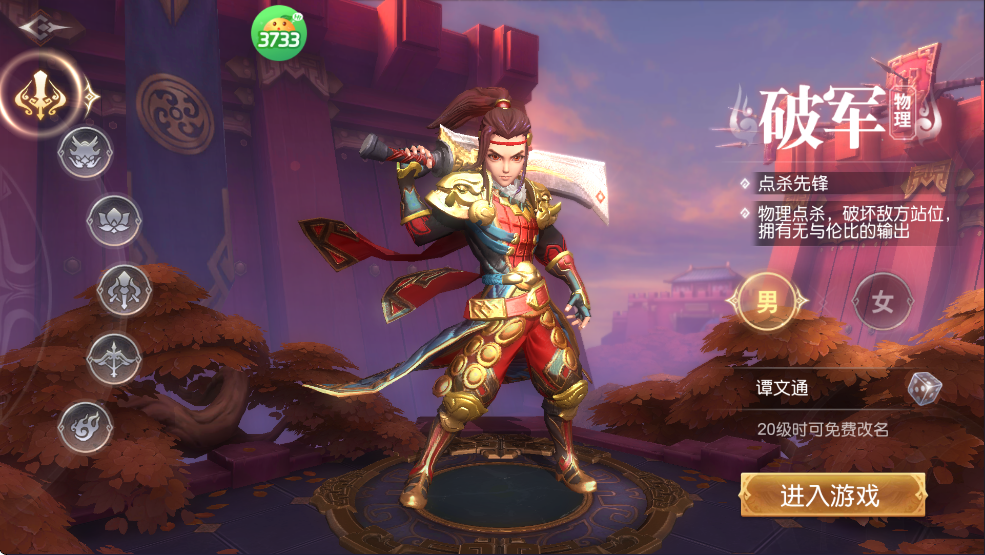The height and width of the screenshot is (555, 985).
Task: Switch to the female (女) character
Action: point(882,301)
